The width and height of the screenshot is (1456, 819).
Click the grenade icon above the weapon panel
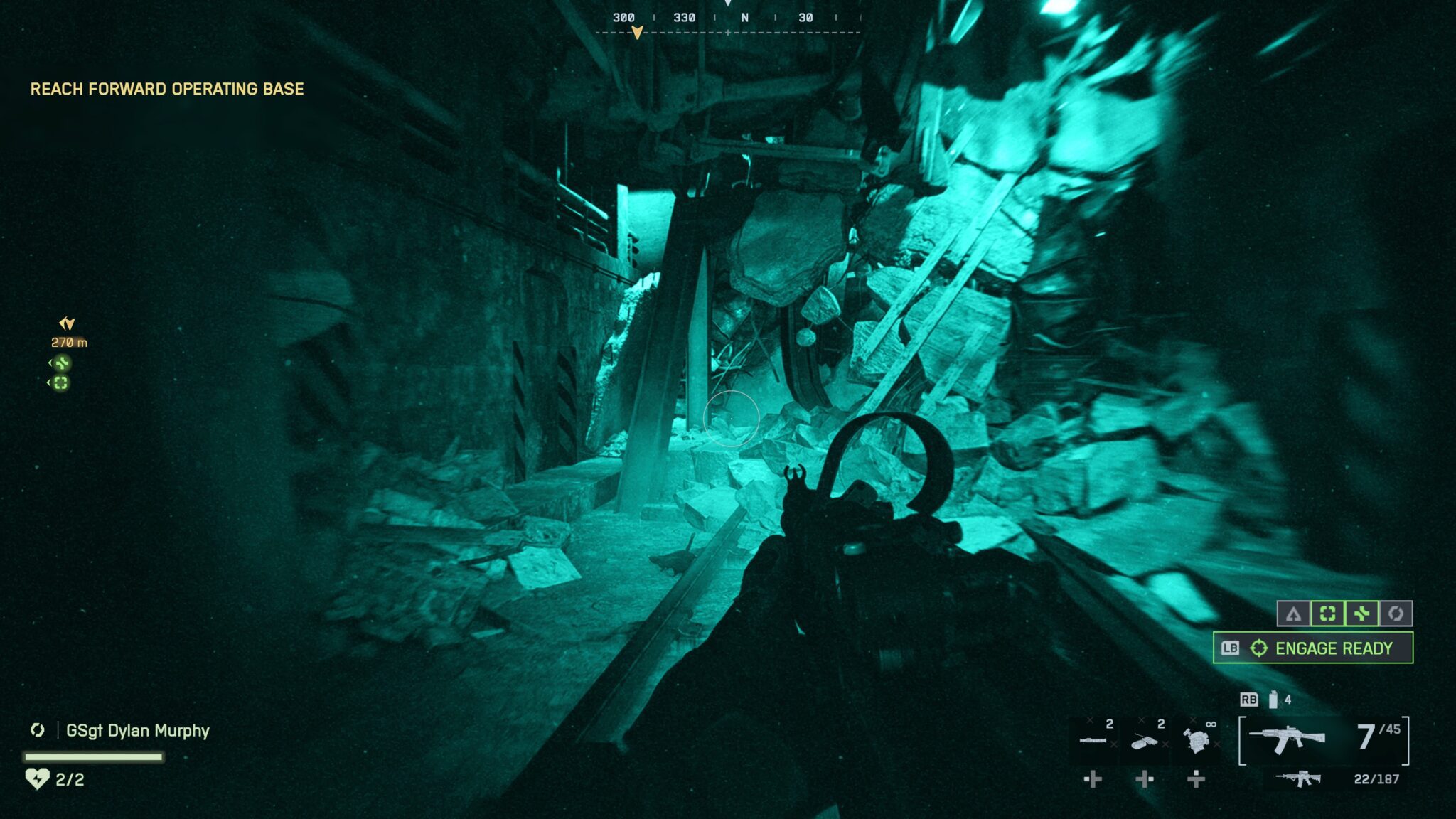(x=1273, y=700)
